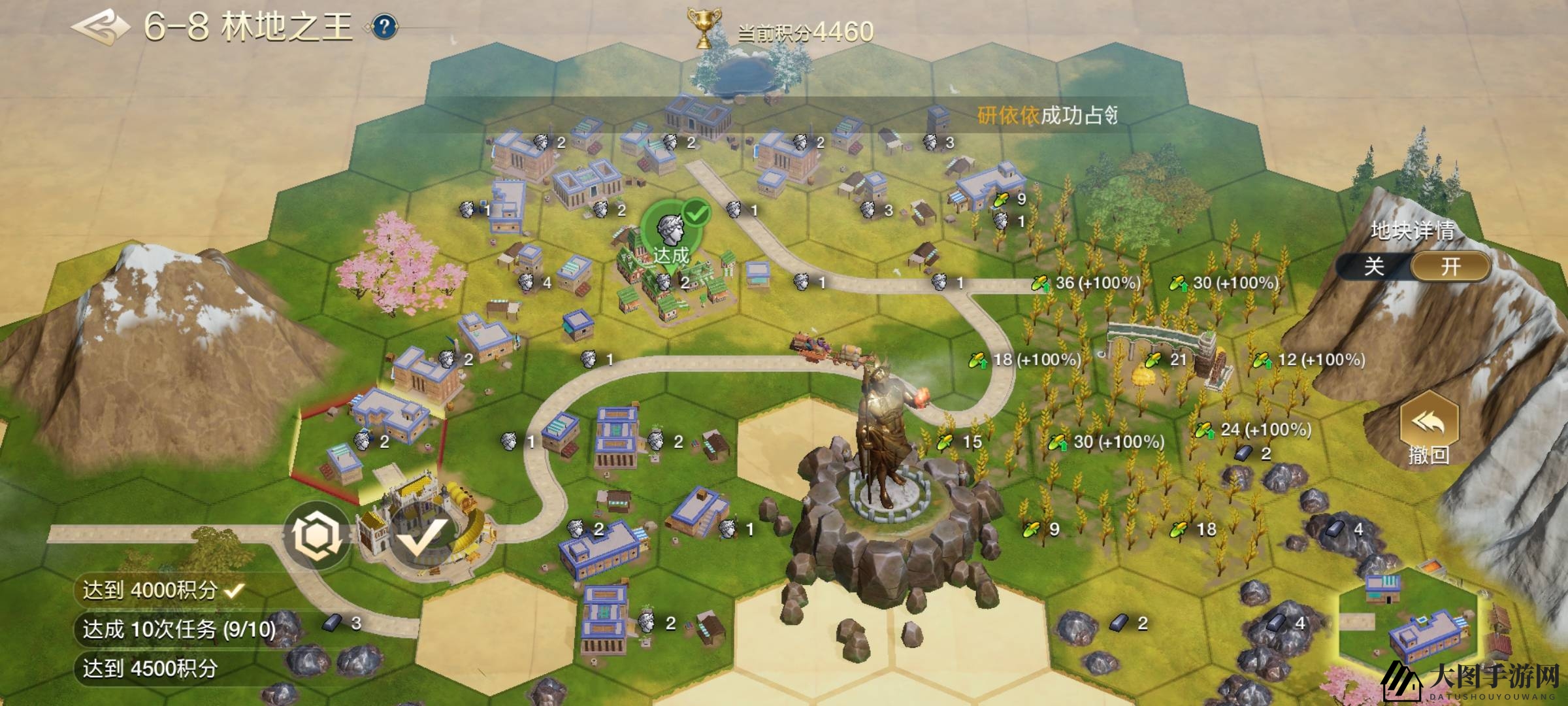Undo the last move with 撤回
The image size is (1568, 706).
coord(1429,428)
